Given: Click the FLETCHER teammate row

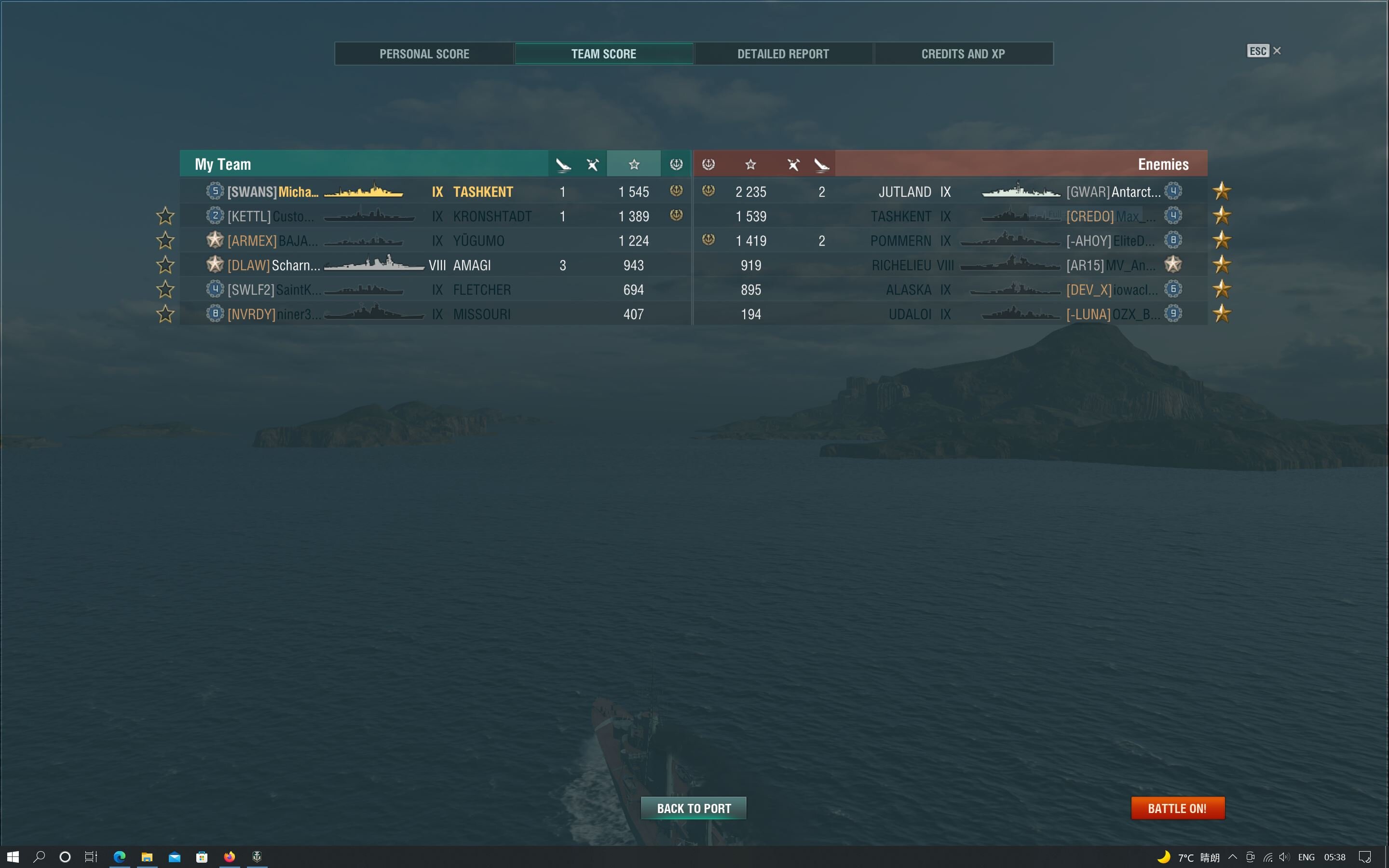Looking at the screenshot, I should pos(435,290).
